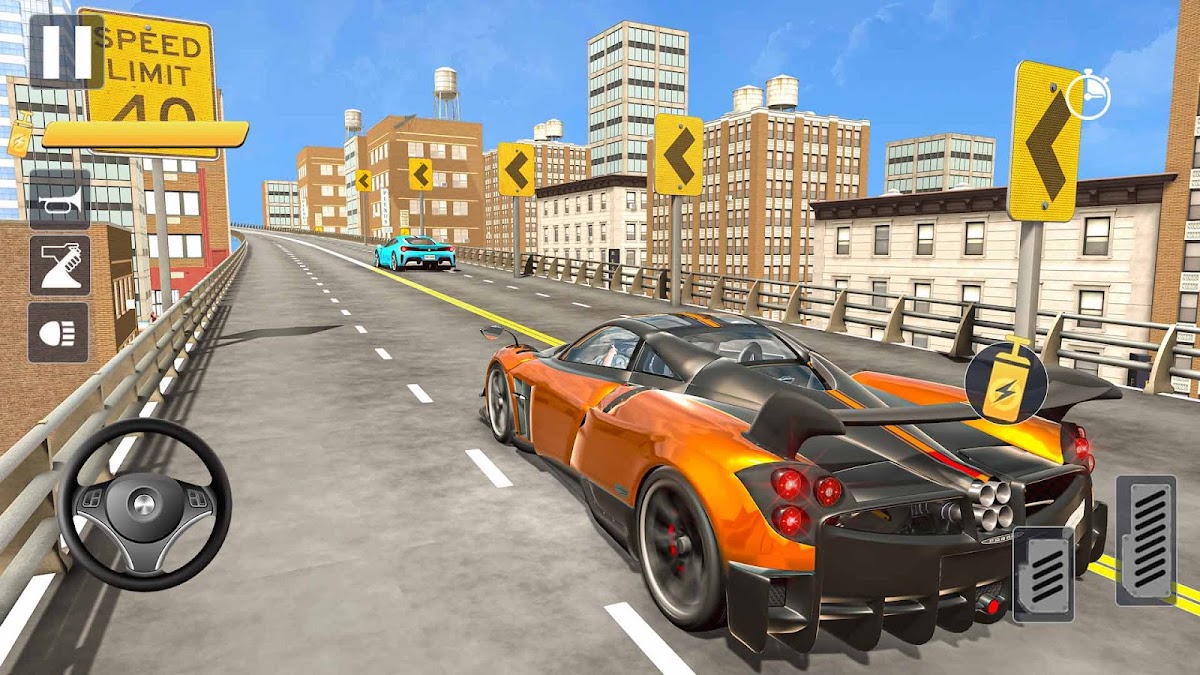
Task: Tap the taller gas pedal
Action: click(x=1145, y=539)
